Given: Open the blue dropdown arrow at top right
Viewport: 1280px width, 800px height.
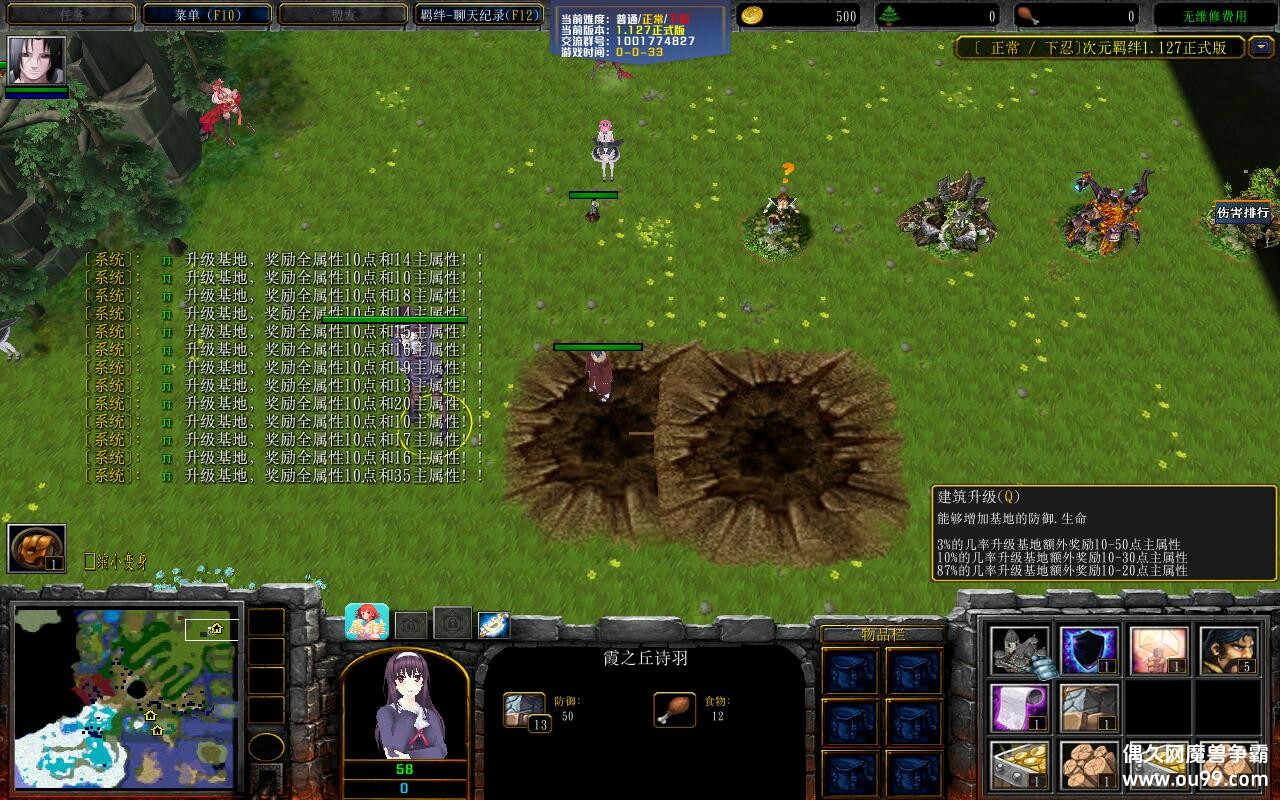Looking at the screenshot, I should click(1262, 48).
